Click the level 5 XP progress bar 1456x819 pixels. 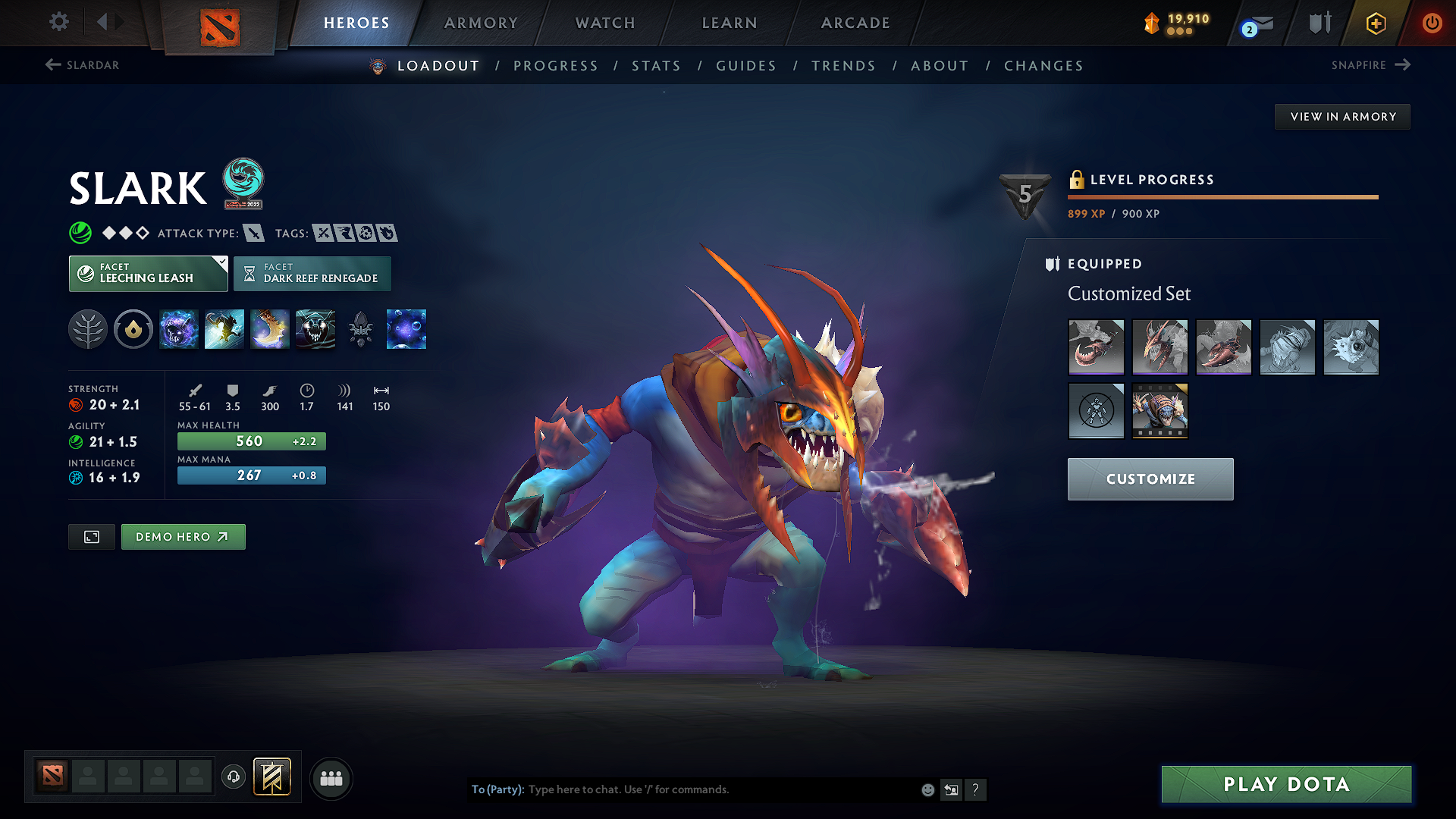[x=1222, y=196]
